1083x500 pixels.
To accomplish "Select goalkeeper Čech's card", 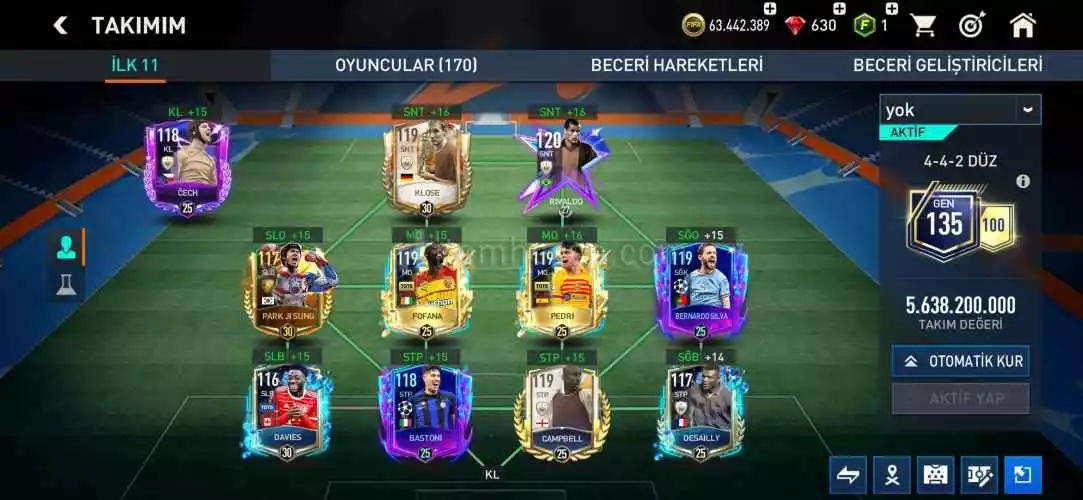I will (187, 166).
